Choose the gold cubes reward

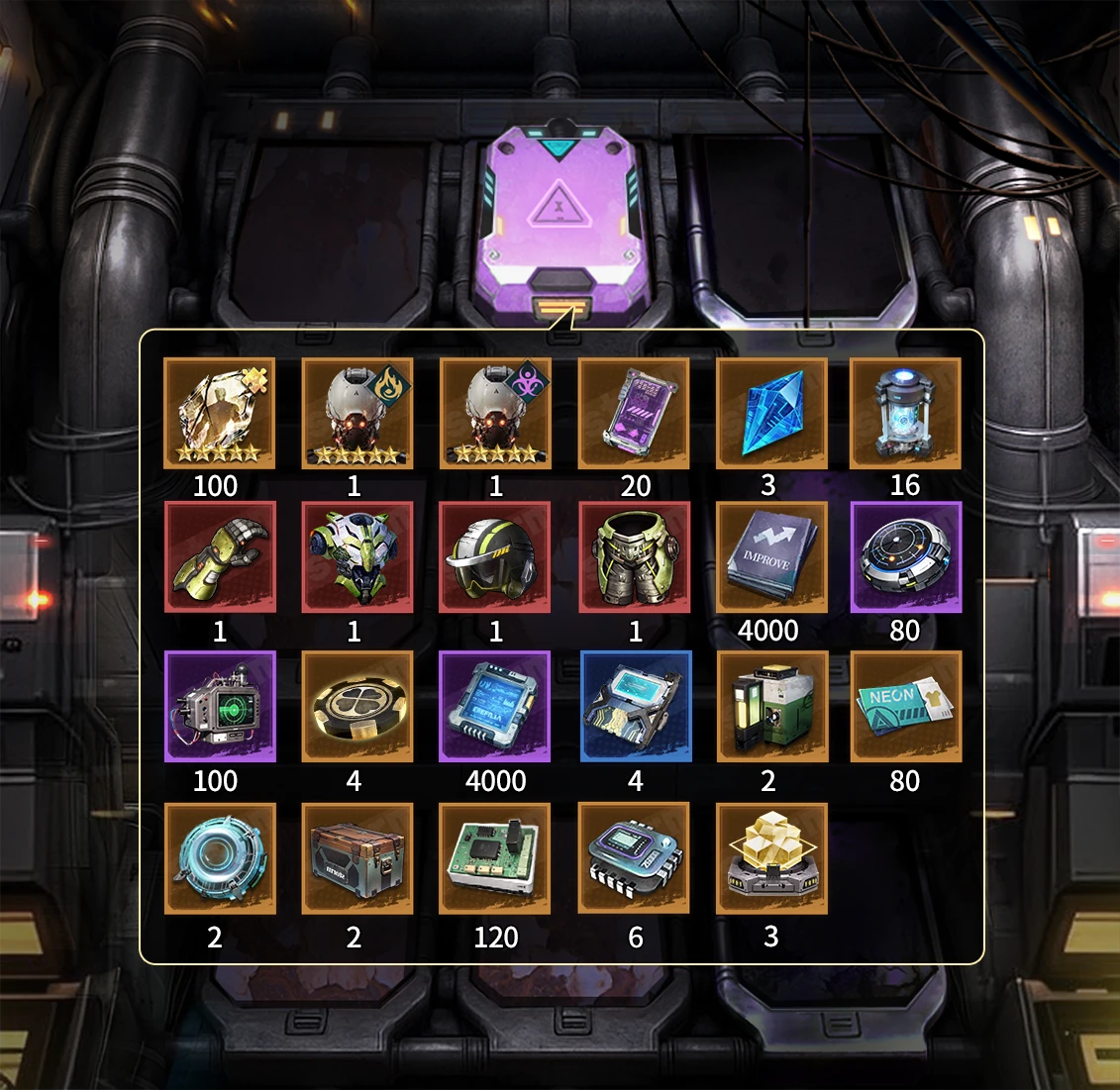[x=771, y=858]
